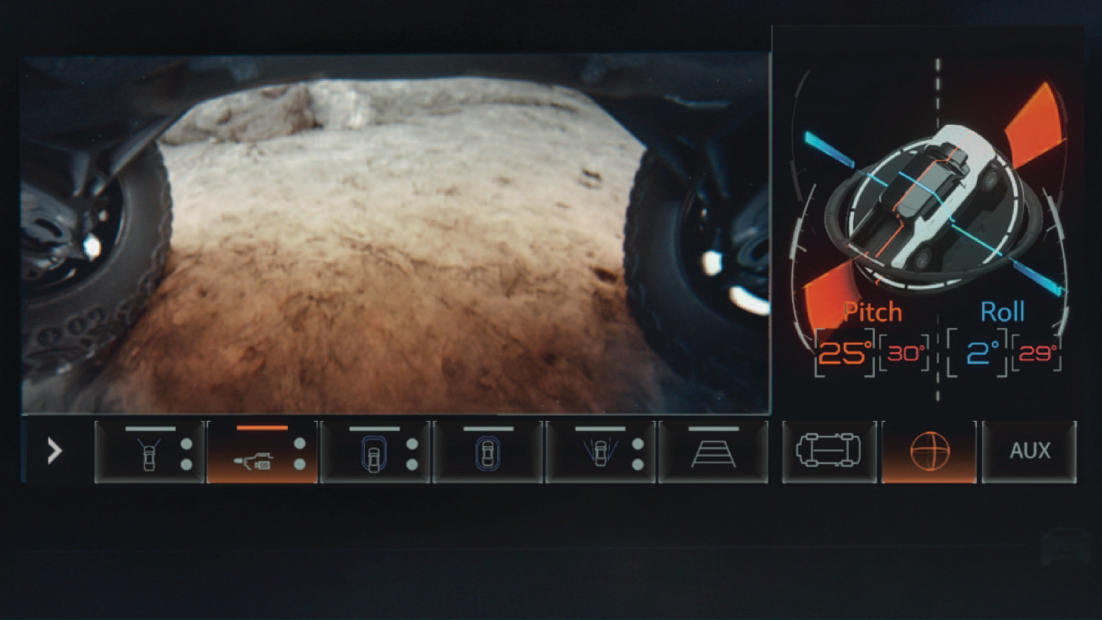Activate the wide-angle cone camera view
The width and height of the screenshot is (1102, 620).
[x=601, y=452]
